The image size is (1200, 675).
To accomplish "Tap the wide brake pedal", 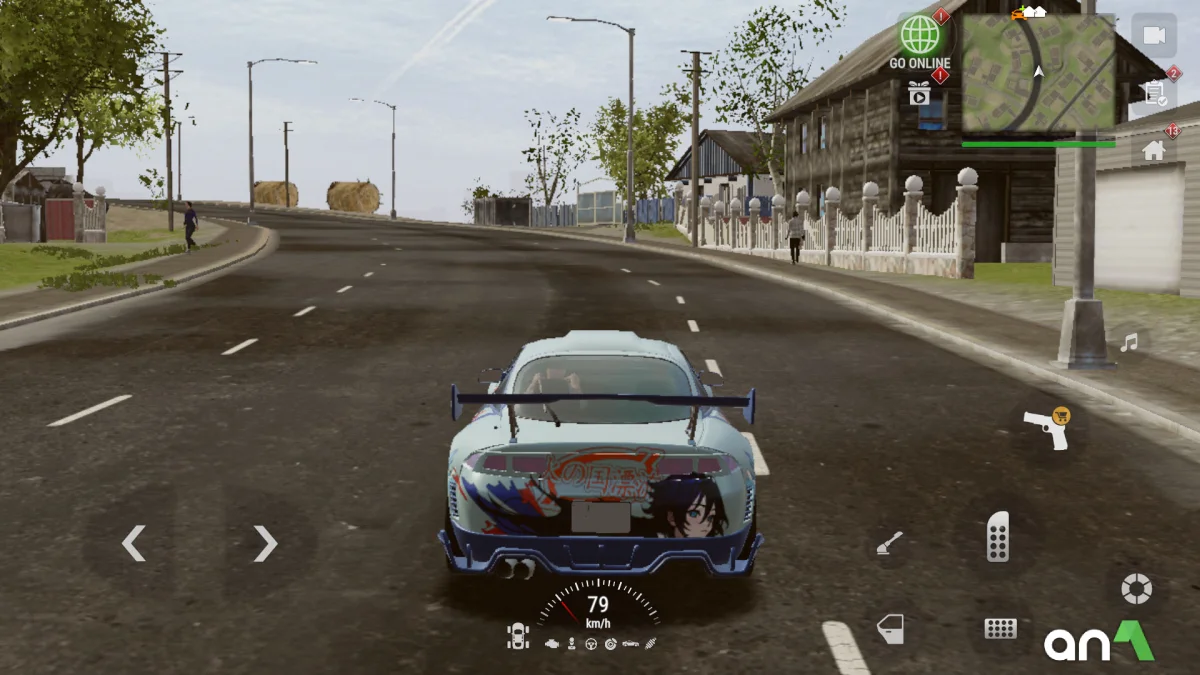I will (1000, 628).
